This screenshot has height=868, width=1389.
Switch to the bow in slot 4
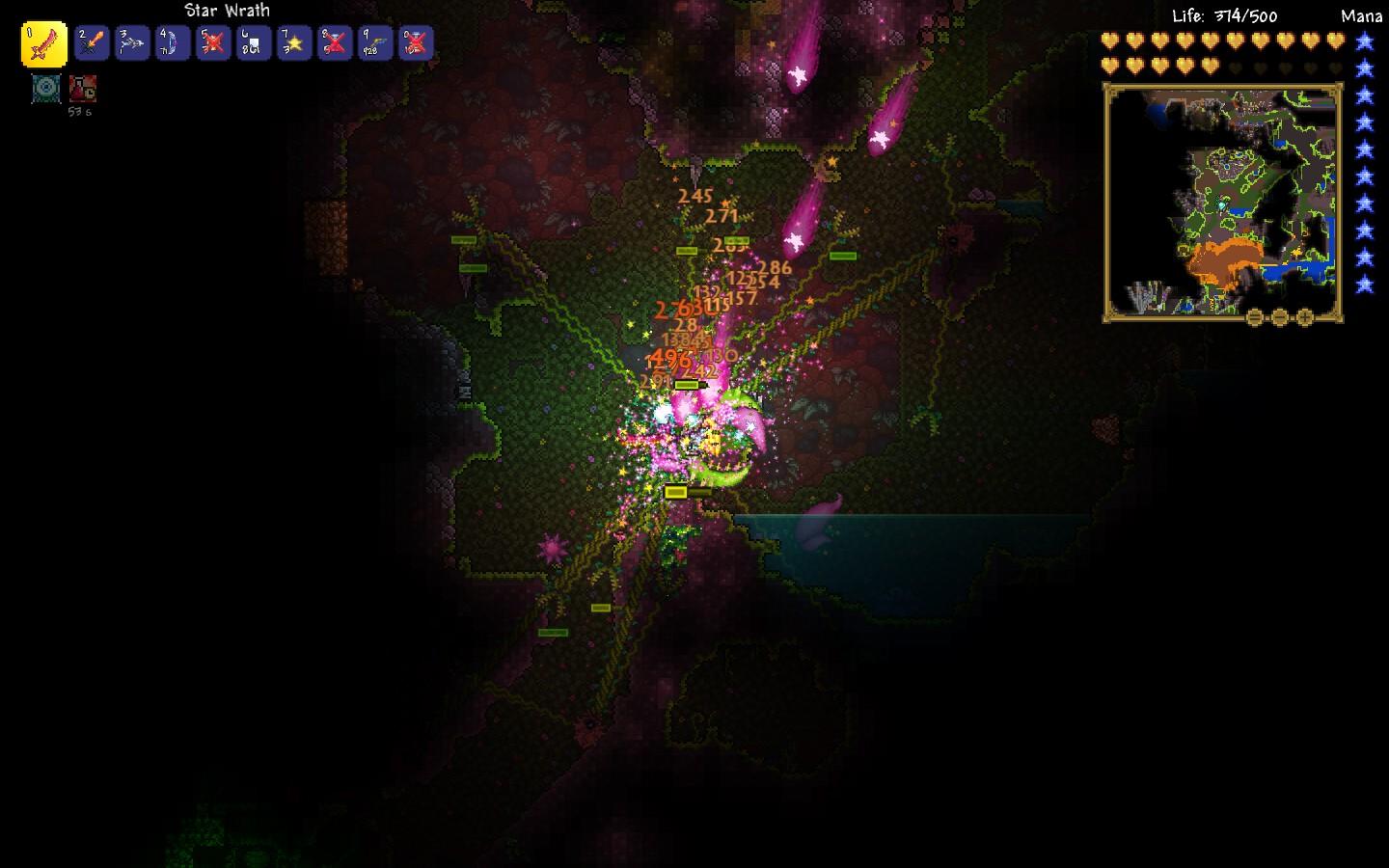[173, 43]
